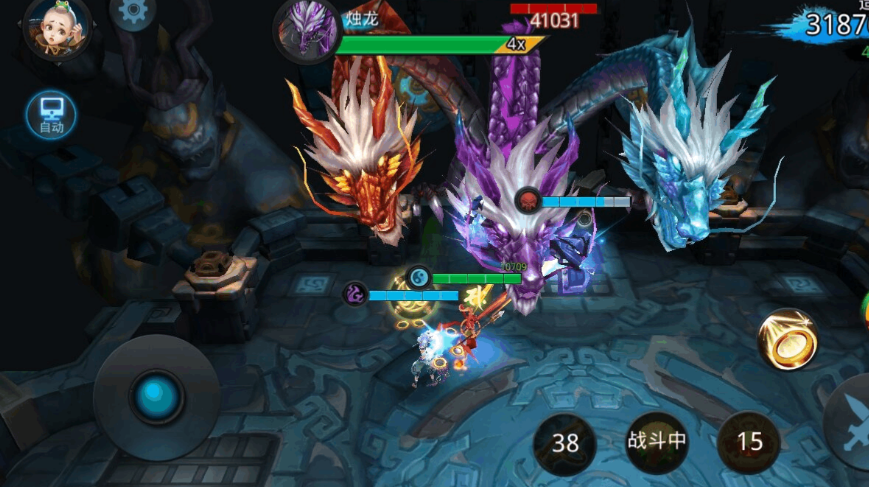869x487 pixels.
Task: Activate the golden ring skill
Action: click(x=788, y=339)
